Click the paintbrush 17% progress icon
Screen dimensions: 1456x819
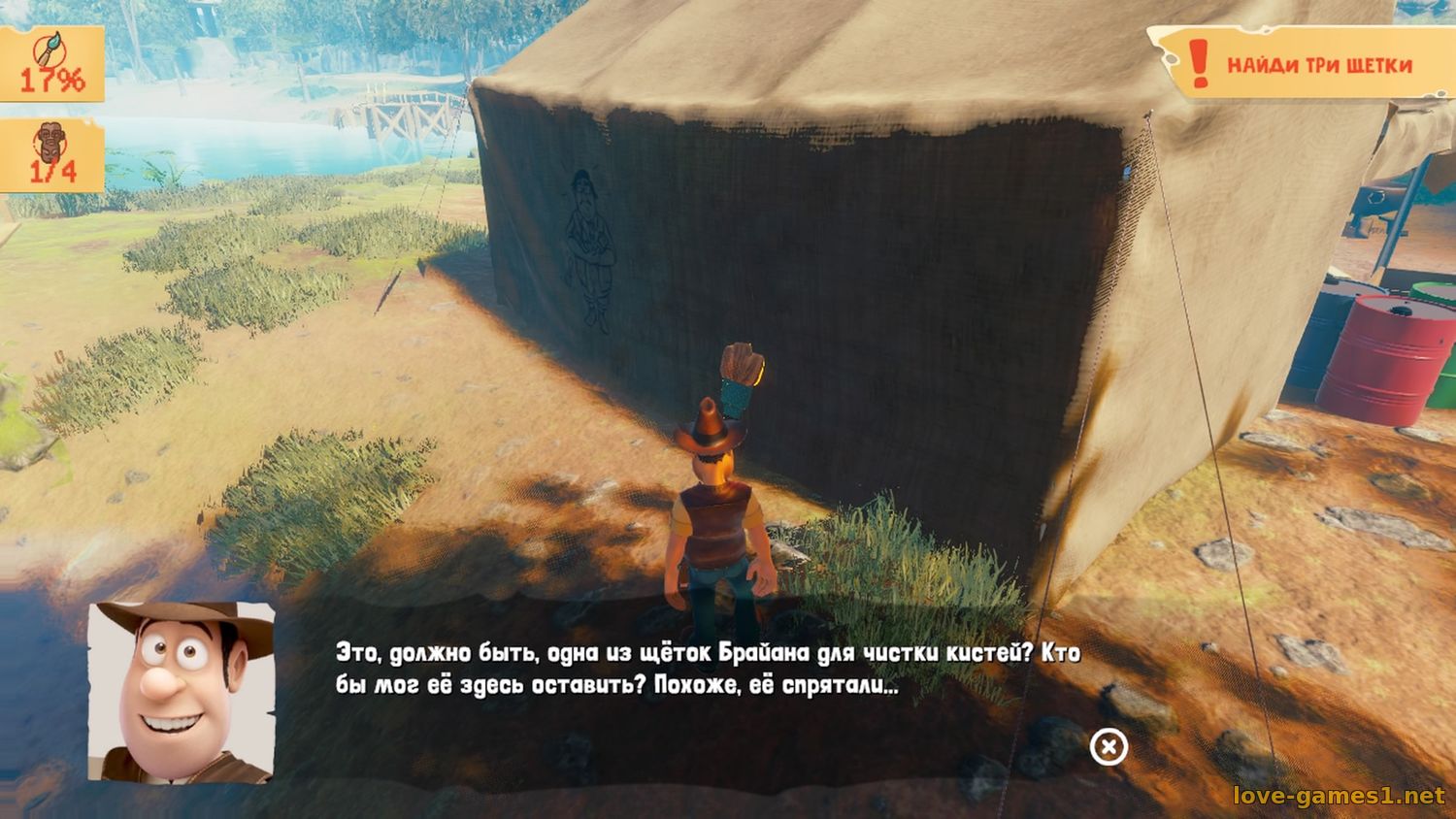[x=50, y=64]
